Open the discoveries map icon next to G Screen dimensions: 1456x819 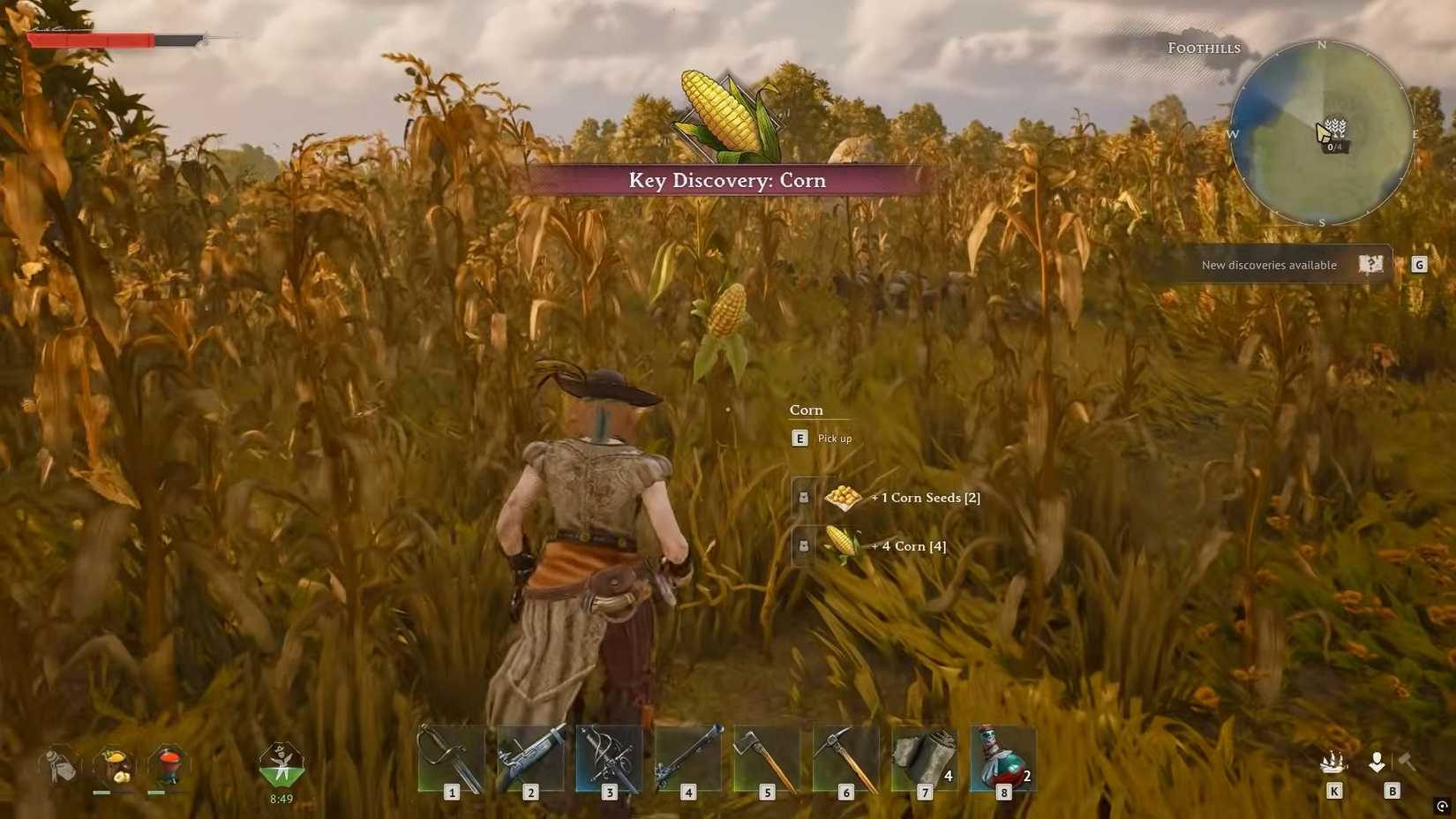pyautogui.click(x=1370, y=263)
